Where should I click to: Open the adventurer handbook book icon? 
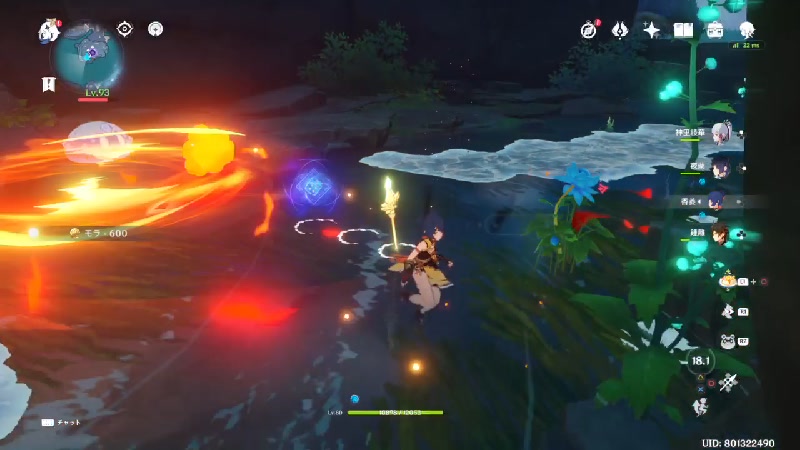[683, 31]
